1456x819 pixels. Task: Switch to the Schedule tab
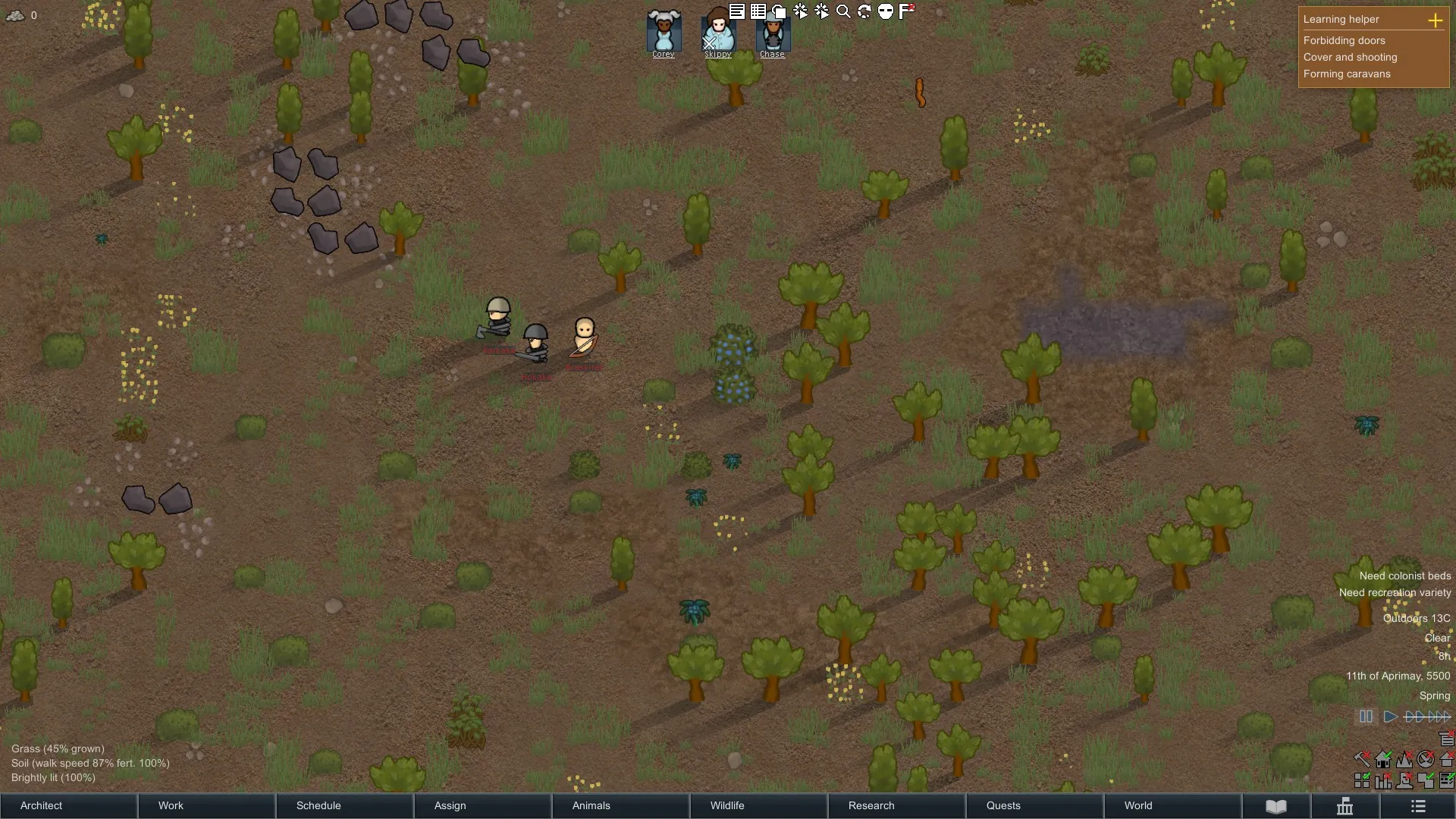[x=344, y=805]
